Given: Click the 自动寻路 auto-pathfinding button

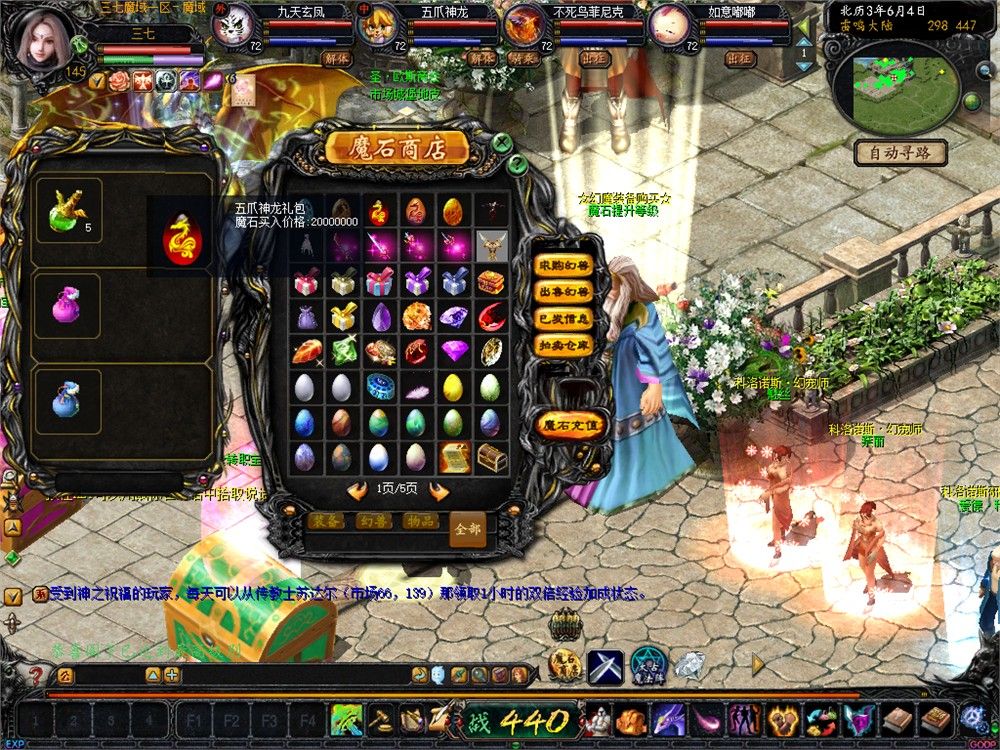Looking at the screenshot, I should pos(900,153).
